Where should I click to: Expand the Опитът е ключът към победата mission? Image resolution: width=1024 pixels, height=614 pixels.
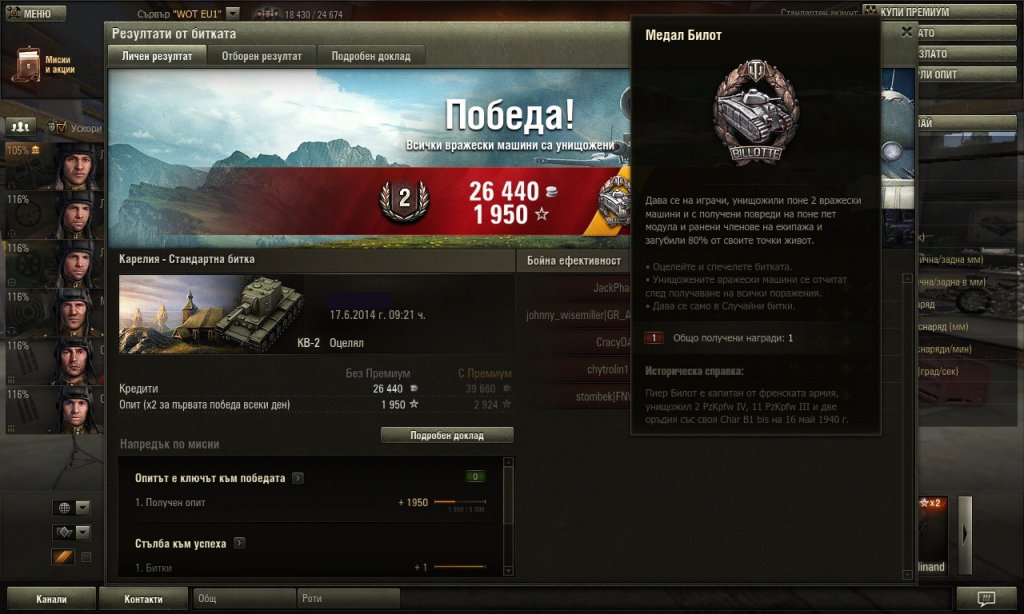tap(298, 478)
